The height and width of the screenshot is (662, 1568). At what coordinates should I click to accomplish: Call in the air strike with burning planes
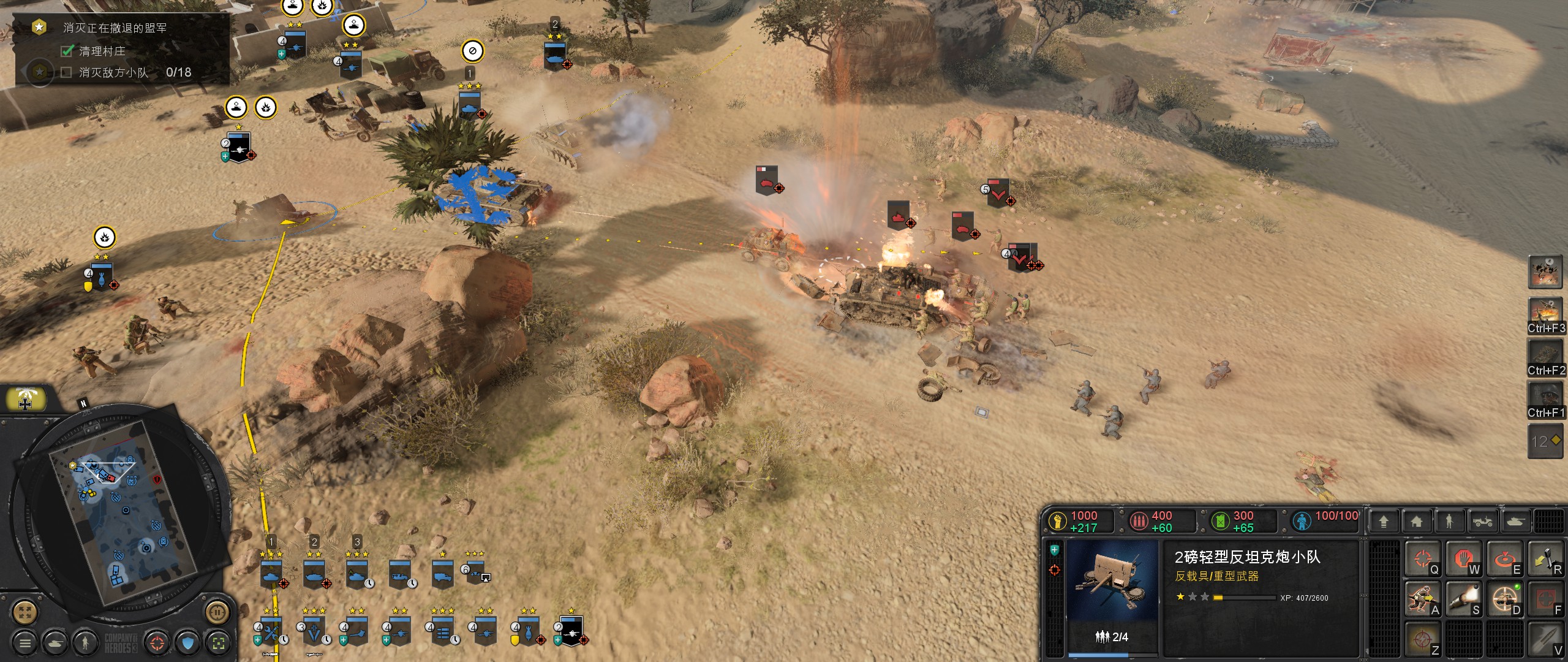tap(1545, 313)
